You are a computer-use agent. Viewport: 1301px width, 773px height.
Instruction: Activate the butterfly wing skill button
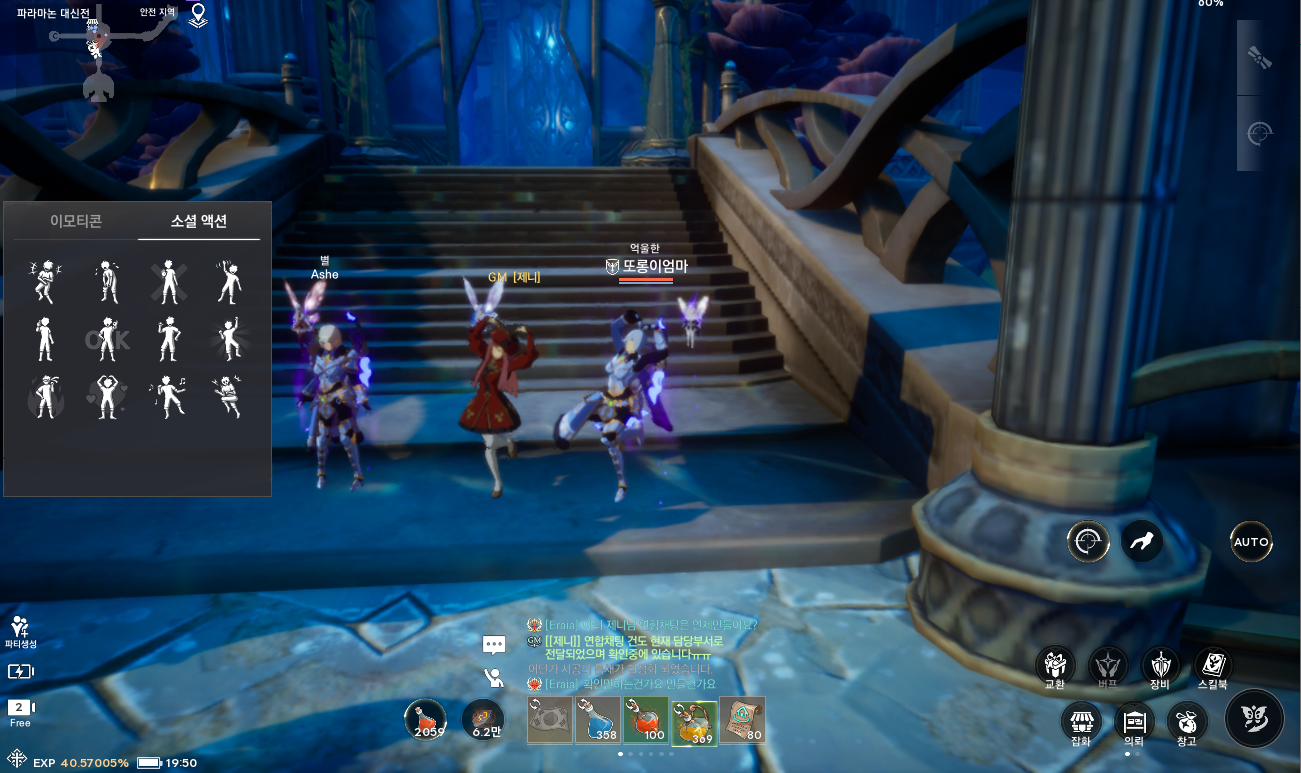point(1254,718)
